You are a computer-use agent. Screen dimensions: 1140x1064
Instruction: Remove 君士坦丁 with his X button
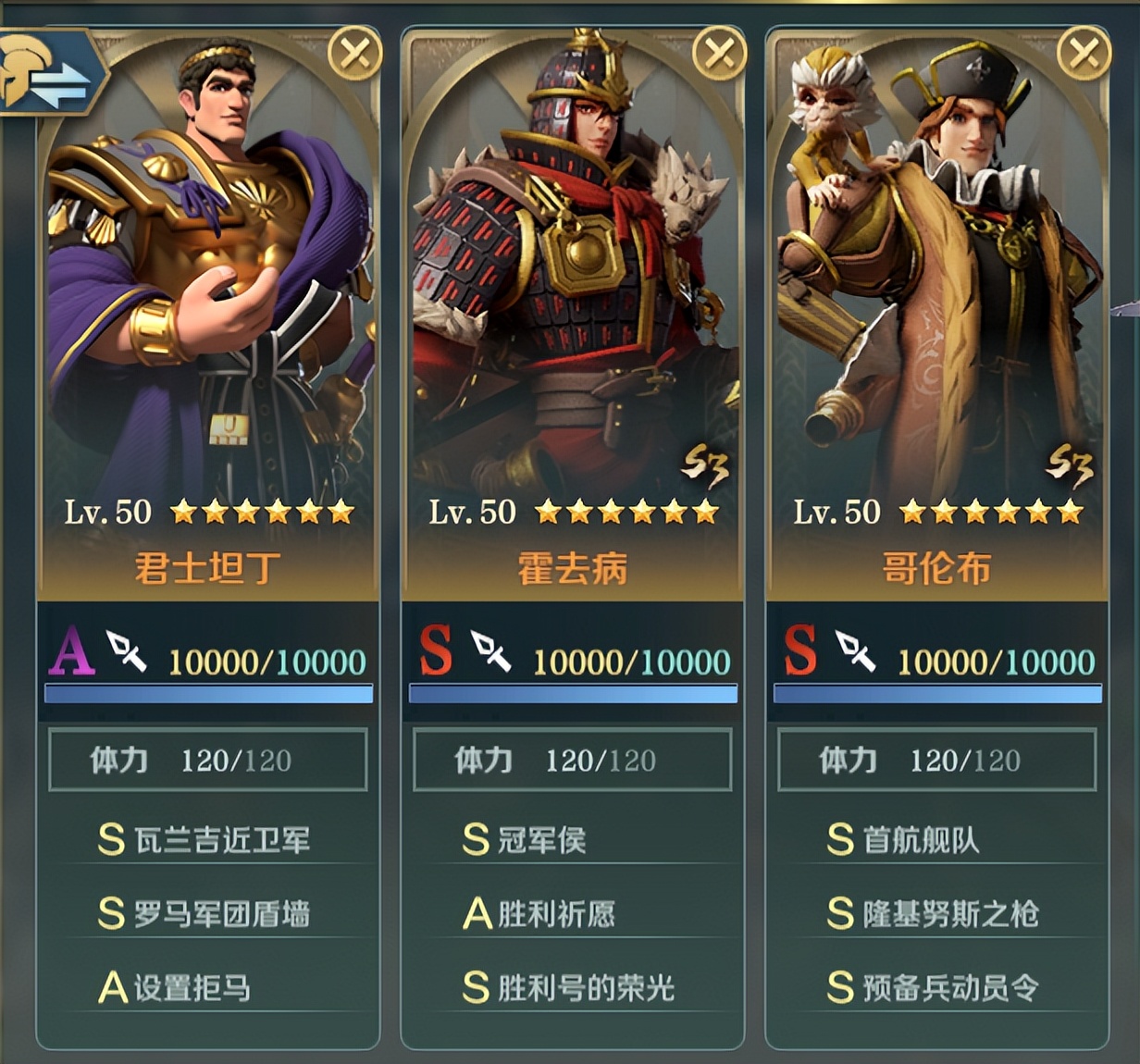click(x=355, y=55)
